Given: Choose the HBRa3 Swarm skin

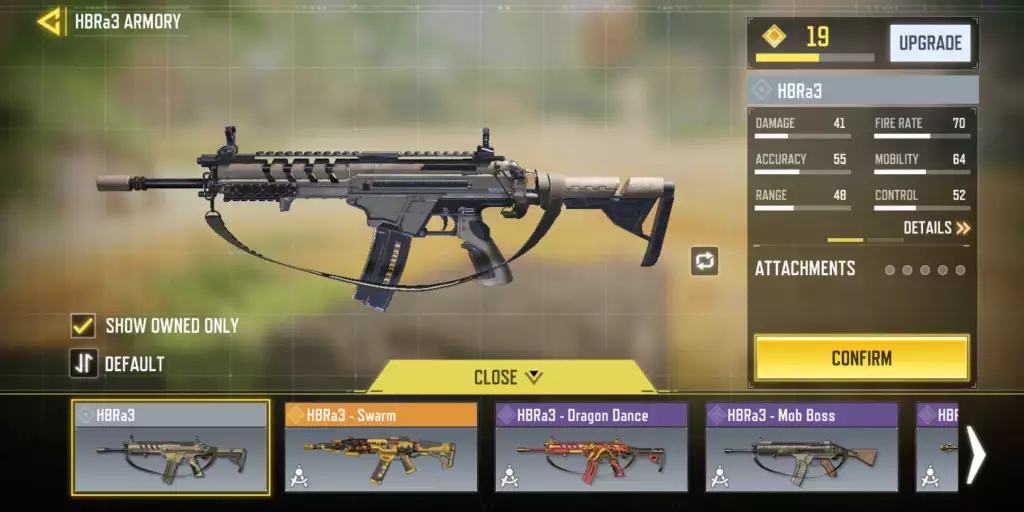Looking at the screenshot, I should tap(381, 447).
